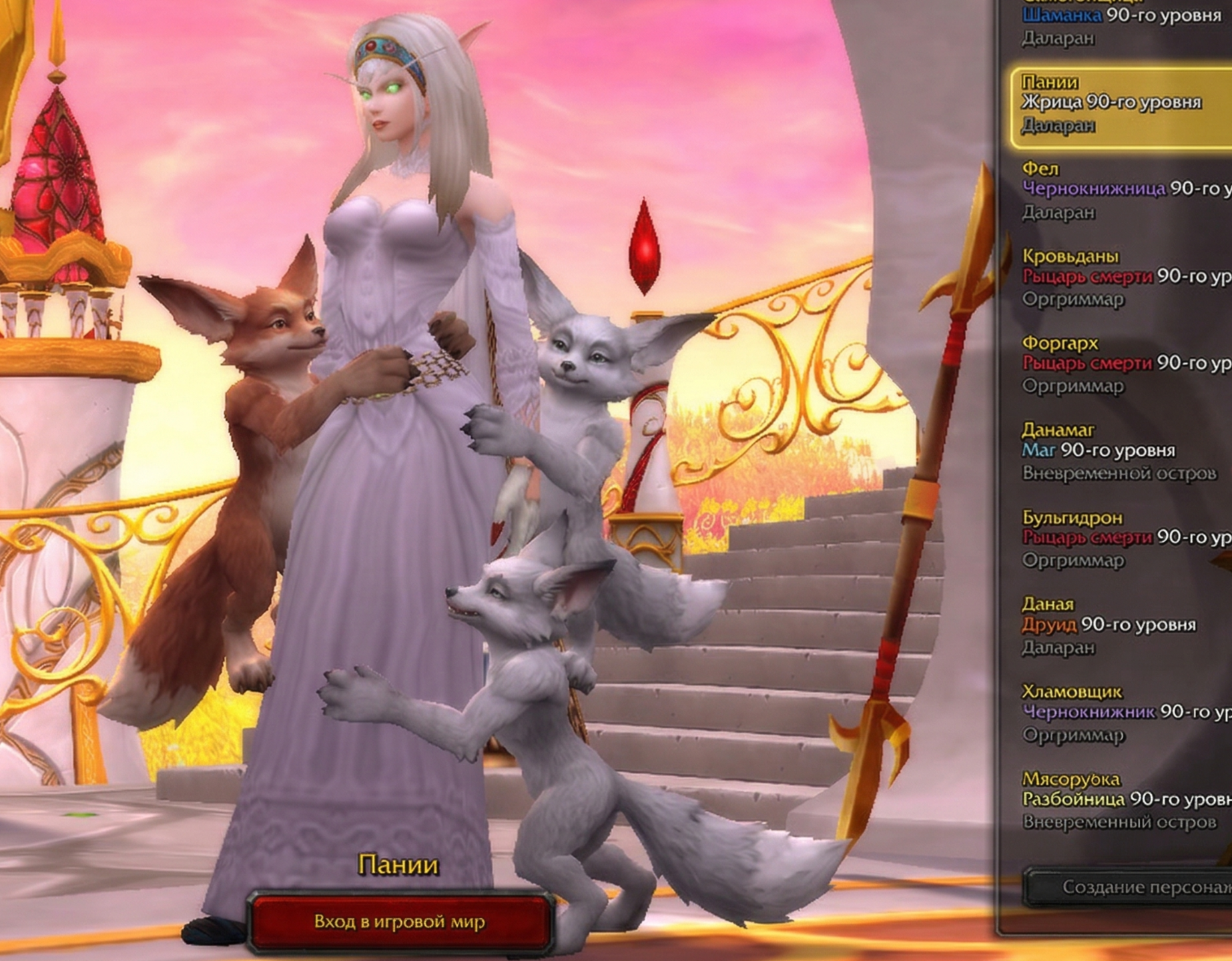Open the Создание персонажа character creation button

point(1135,887)
